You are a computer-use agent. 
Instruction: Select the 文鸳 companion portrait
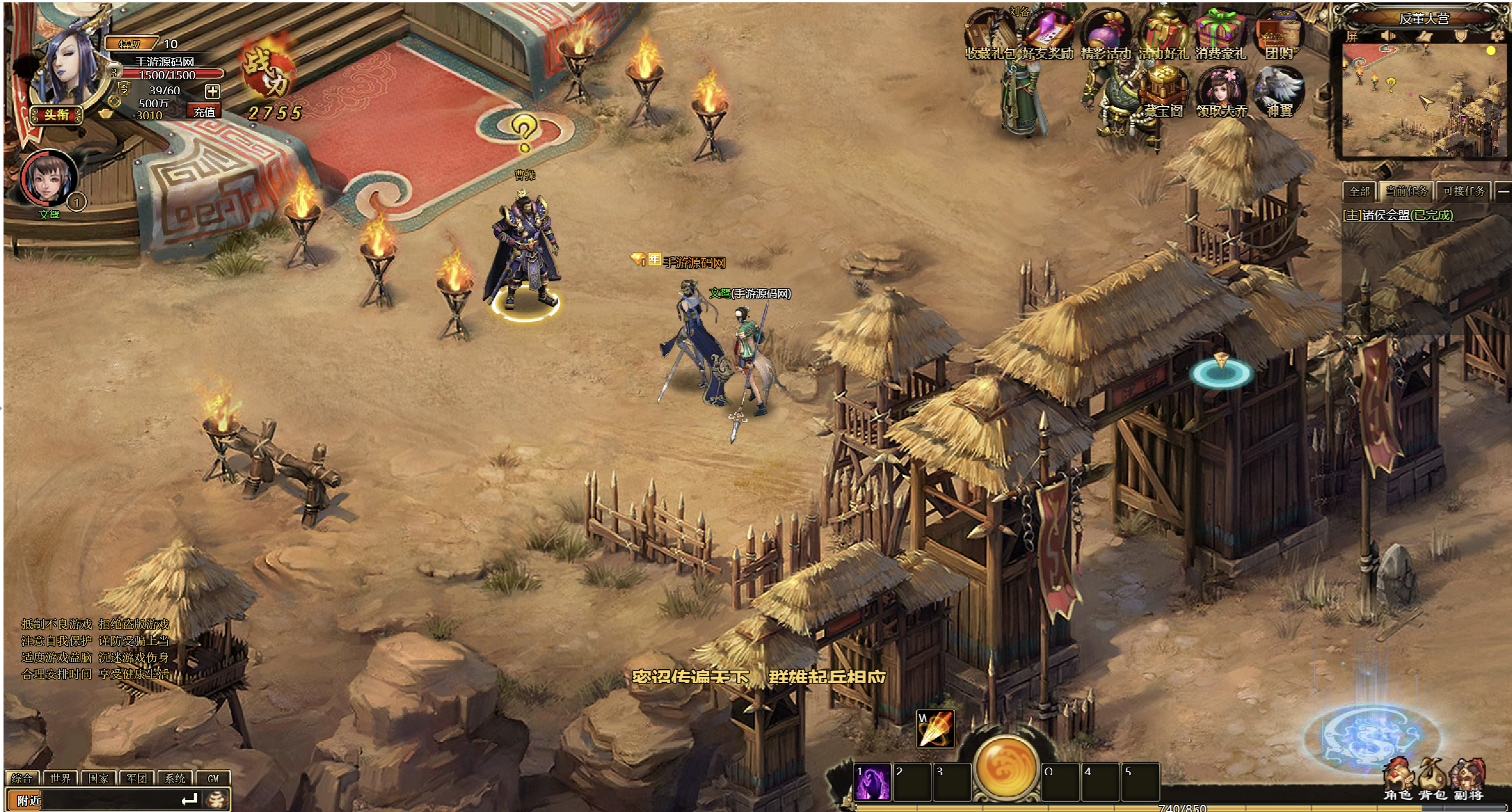pyautogui.click(x=49, y=178)
